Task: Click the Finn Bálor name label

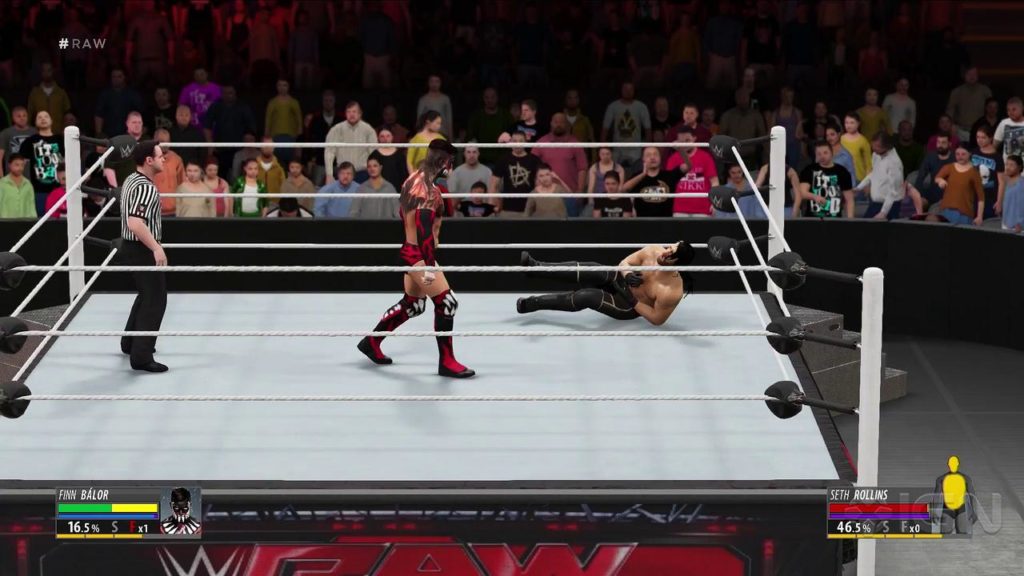Action: point(85,494)
